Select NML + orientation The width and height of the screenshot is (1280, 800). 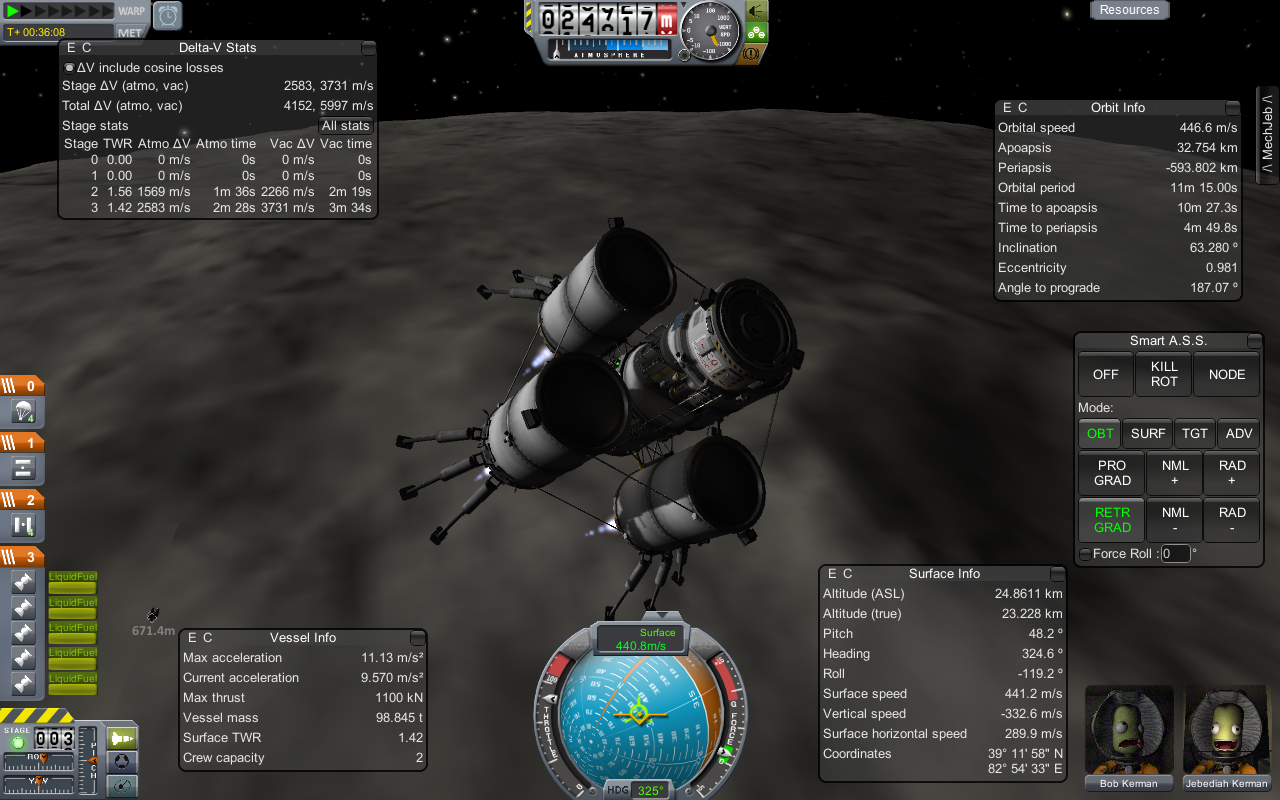coord(1175,473)
